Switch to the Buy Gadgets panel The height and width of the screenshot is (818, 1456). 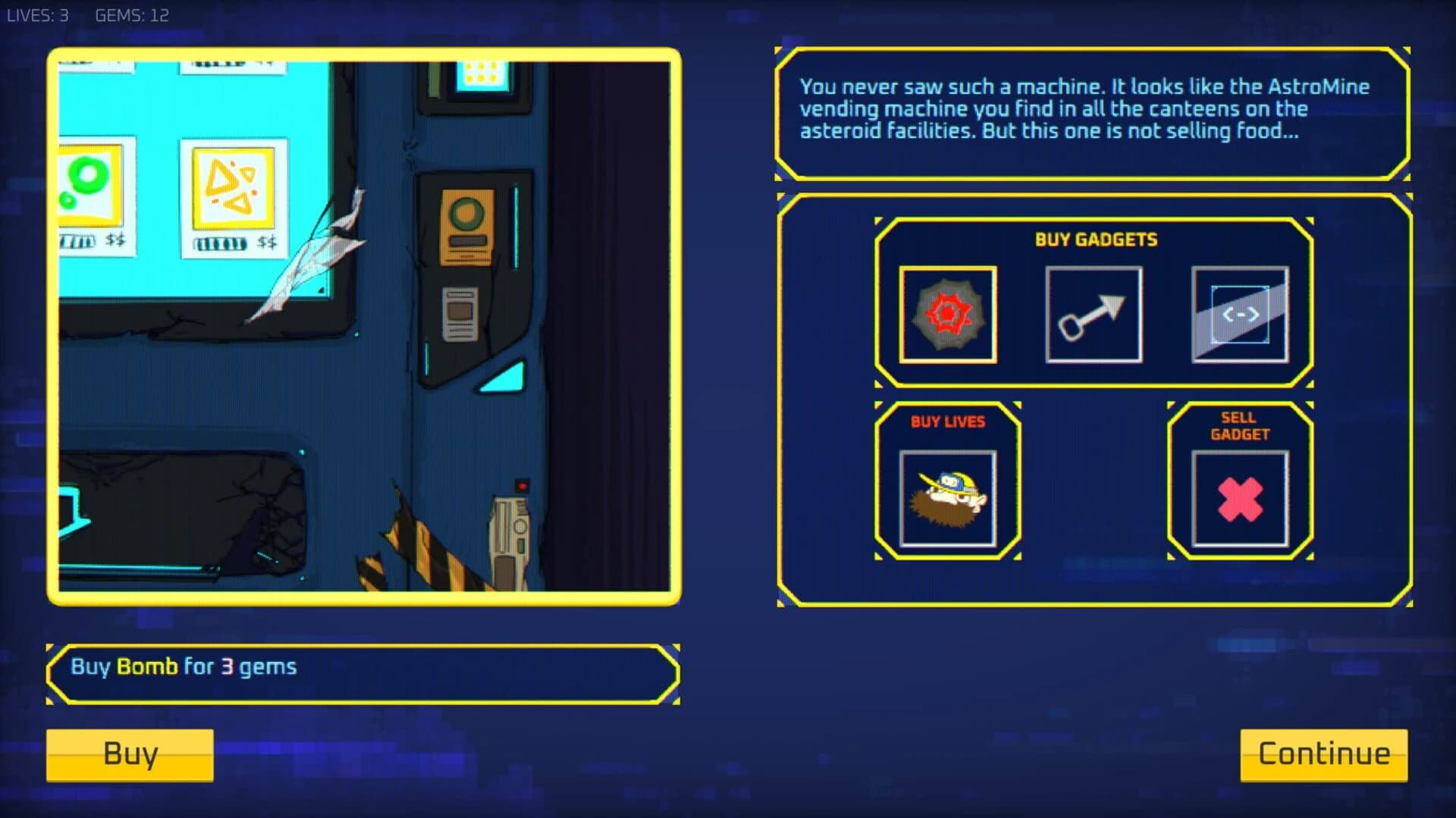pos(1094,240)
